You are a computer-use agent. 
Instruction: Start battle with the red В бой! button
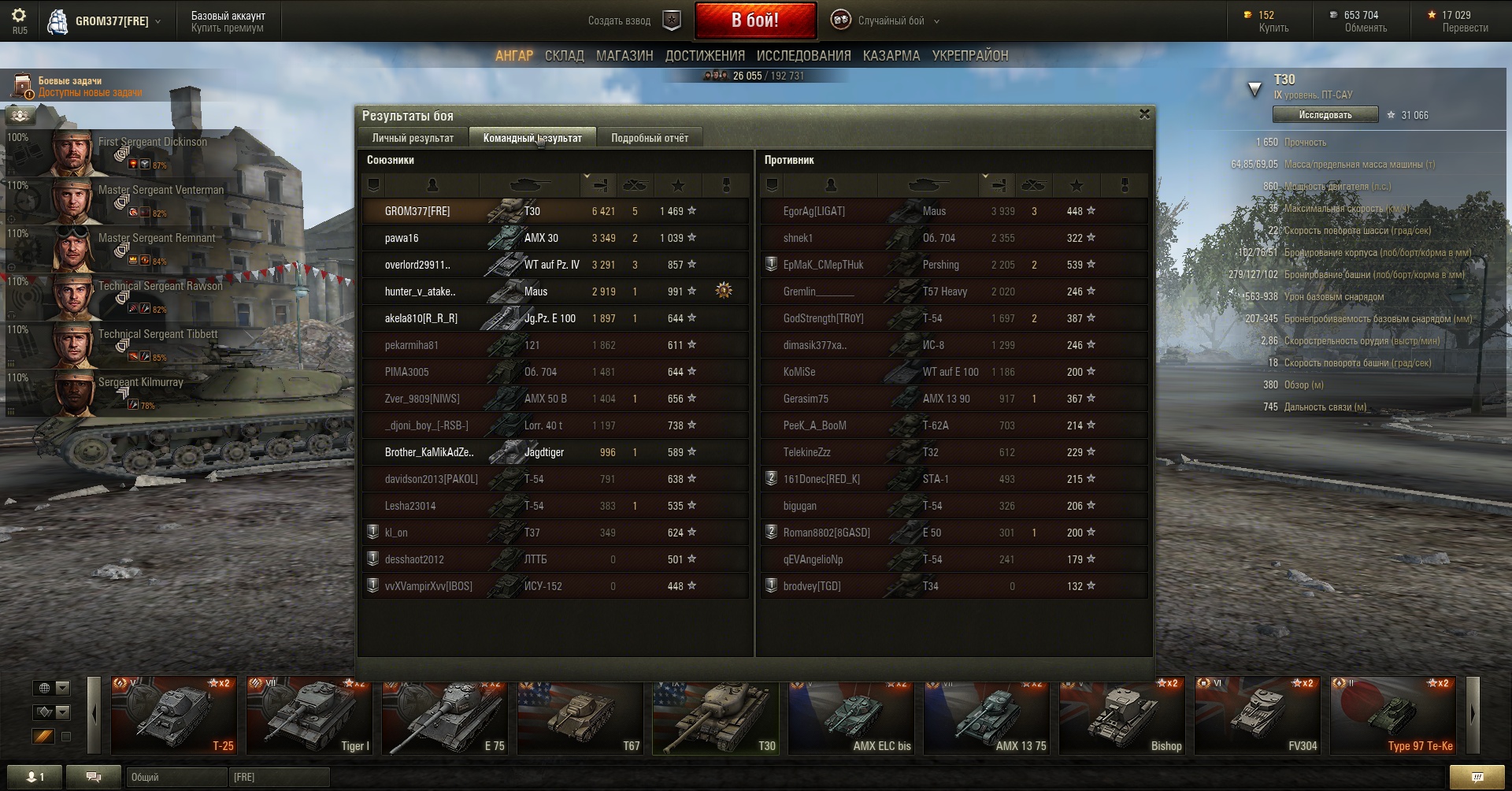click(x=754, y=20)
